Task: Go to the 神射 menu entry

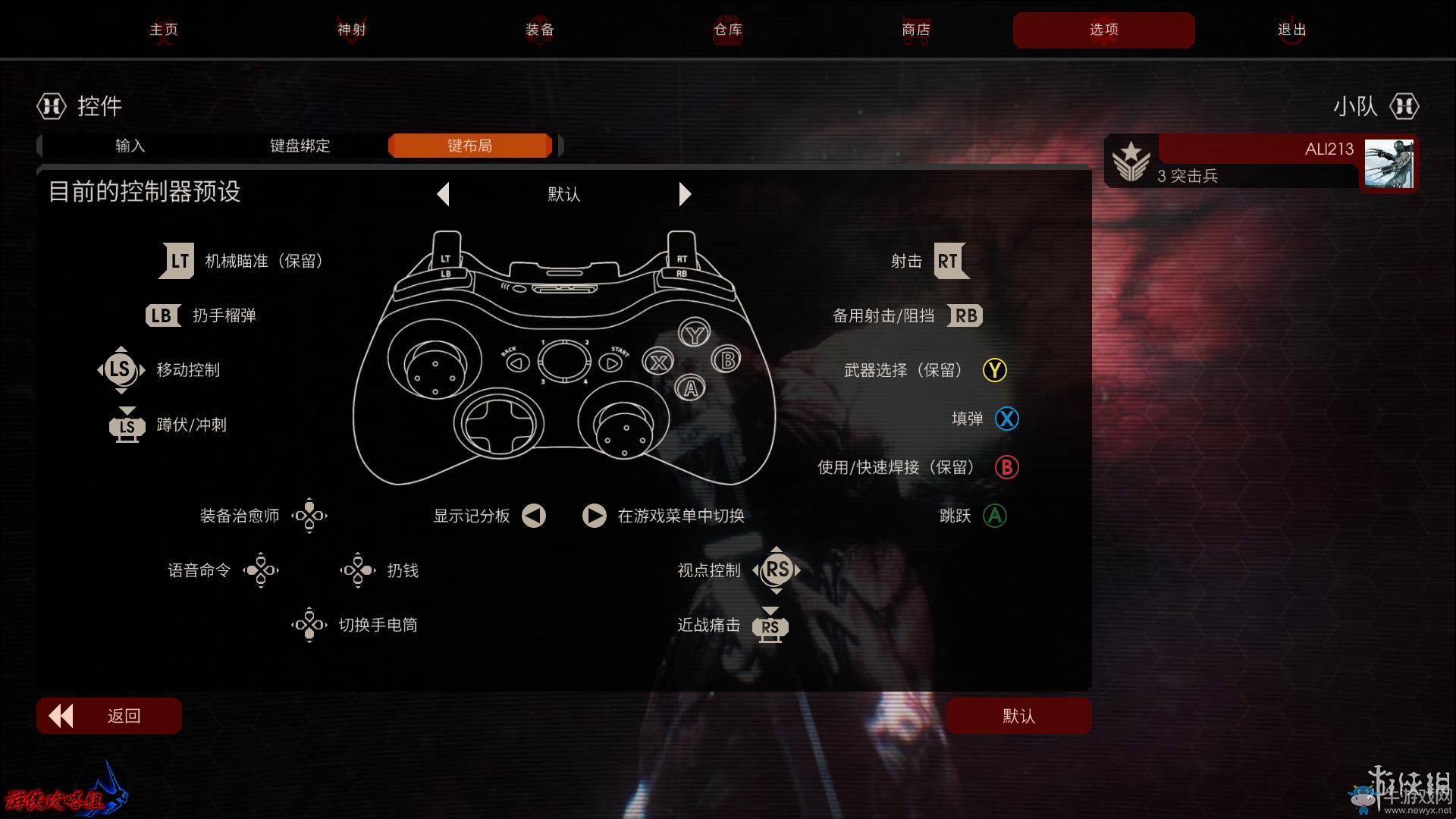Action: pos(352,30)
